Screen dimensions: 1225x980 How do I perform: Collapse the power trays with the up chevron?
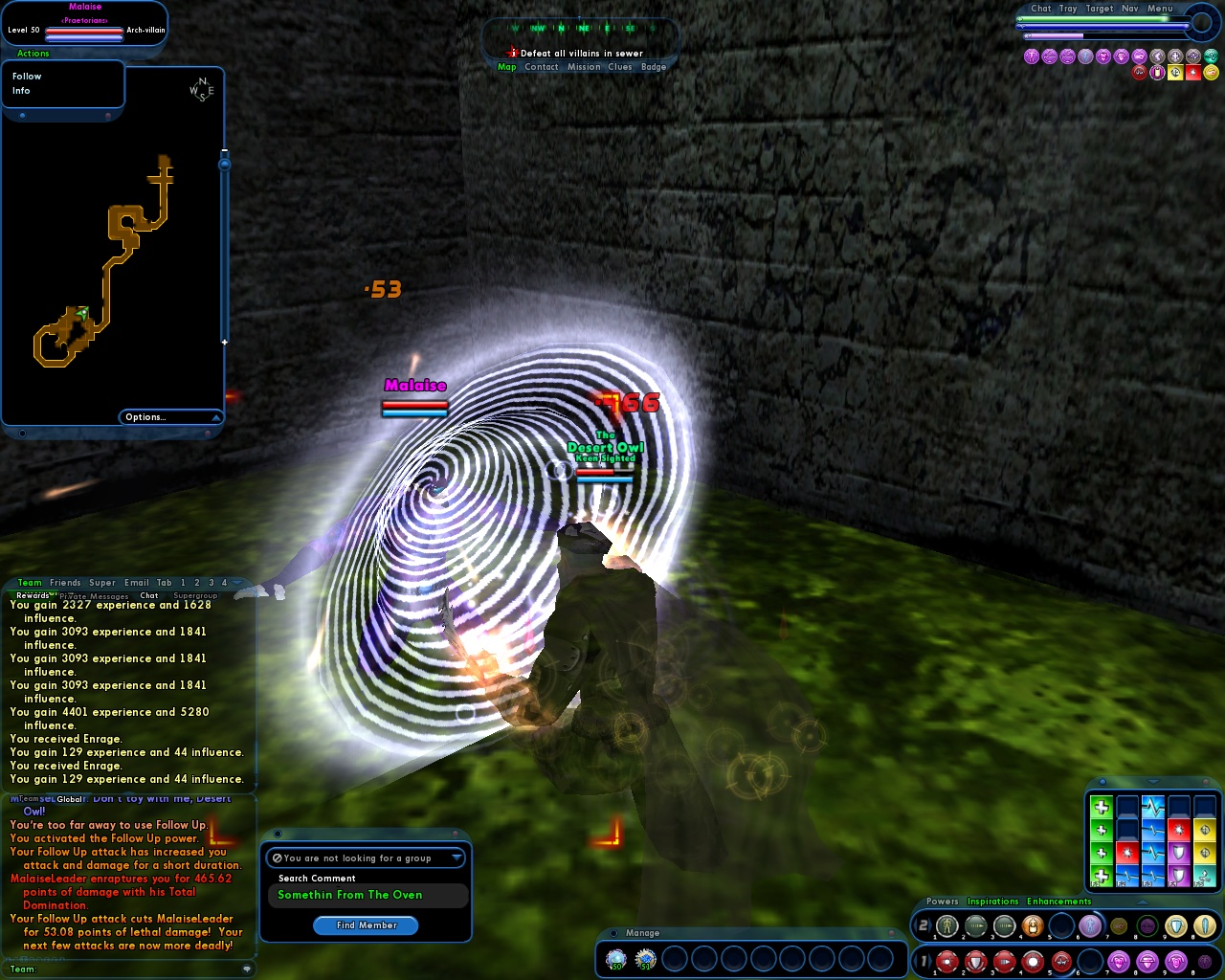pyautogui.click(x=1142, y=902)
